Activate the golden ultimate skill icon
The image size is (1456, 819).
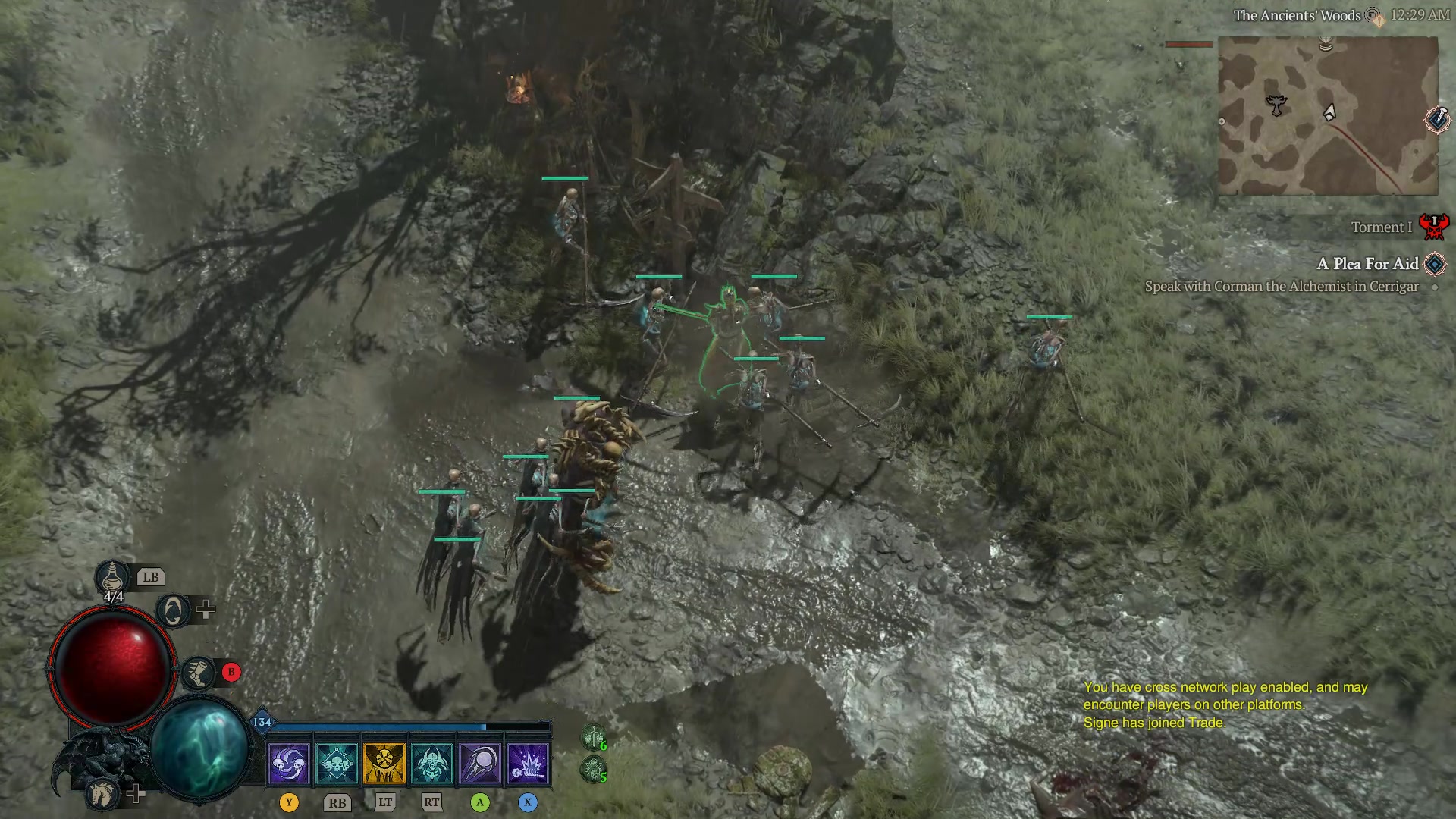pyautogui.click(x=384, y=764)
